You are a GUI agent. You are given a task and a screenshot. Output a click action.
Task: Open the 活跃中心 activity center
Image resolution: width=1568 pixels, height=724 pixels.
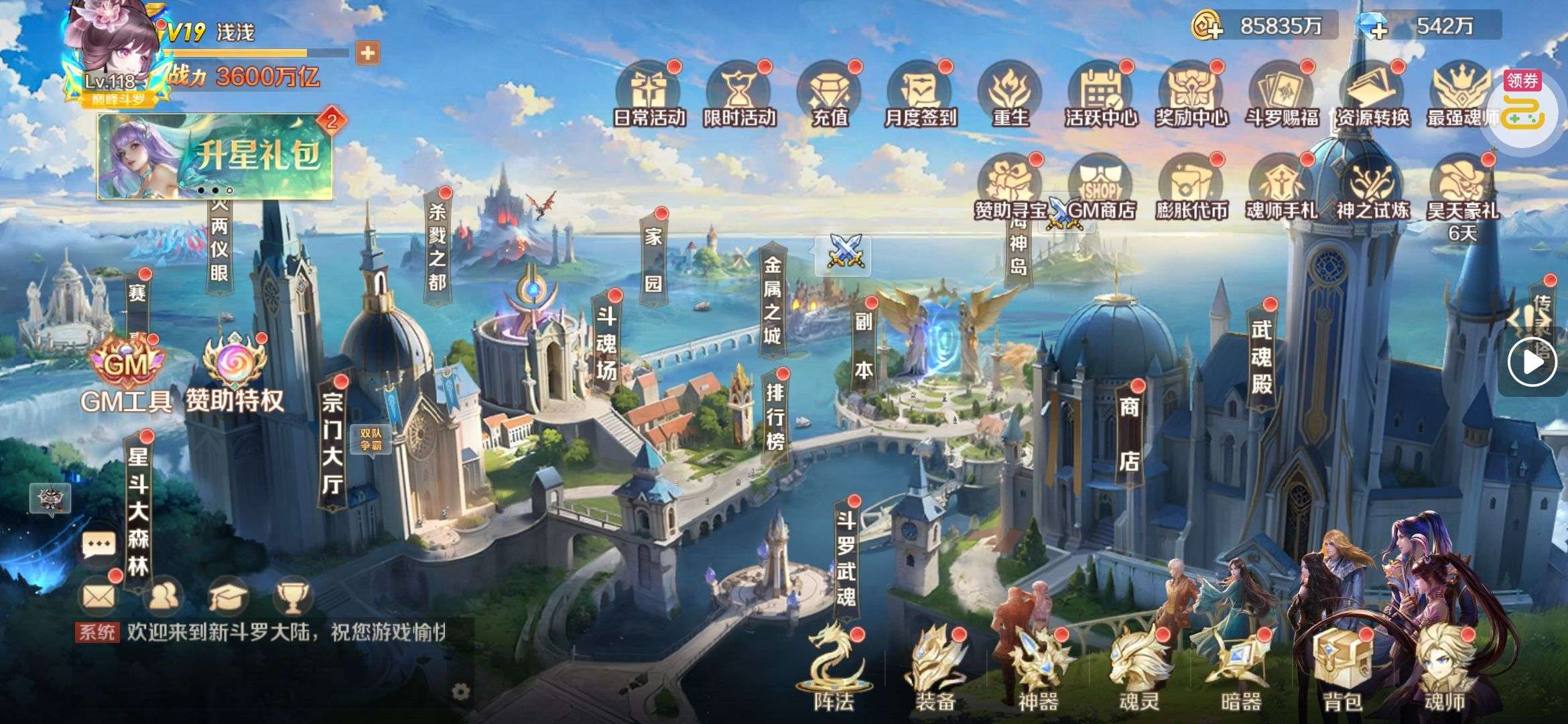1101,96
